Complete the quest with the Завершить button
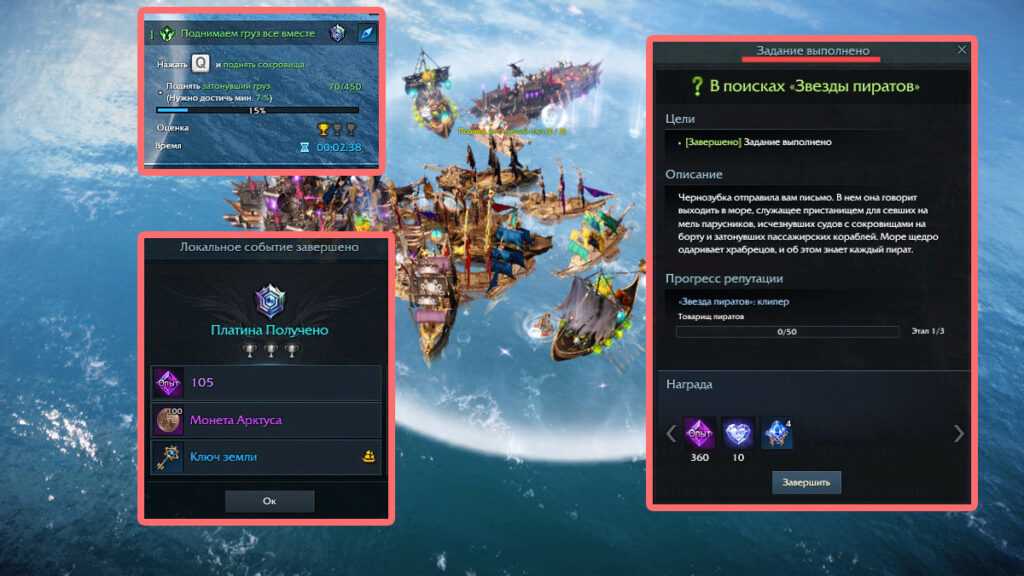This screenshot has height=576, width=1024. coord(806,482)
